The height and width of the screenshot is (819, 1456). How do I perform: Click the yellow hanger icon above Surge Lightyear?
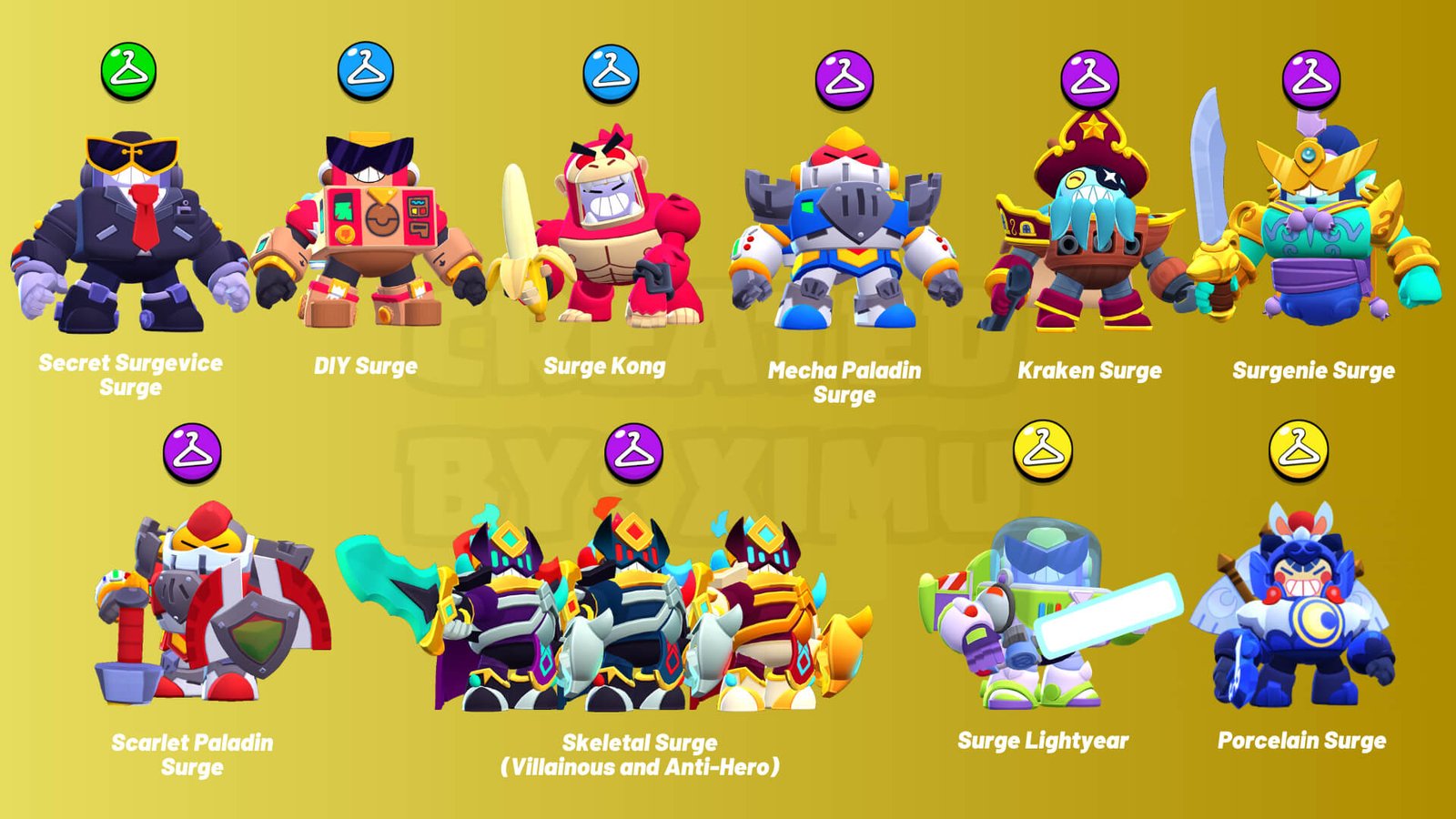tap(1043, 450)
